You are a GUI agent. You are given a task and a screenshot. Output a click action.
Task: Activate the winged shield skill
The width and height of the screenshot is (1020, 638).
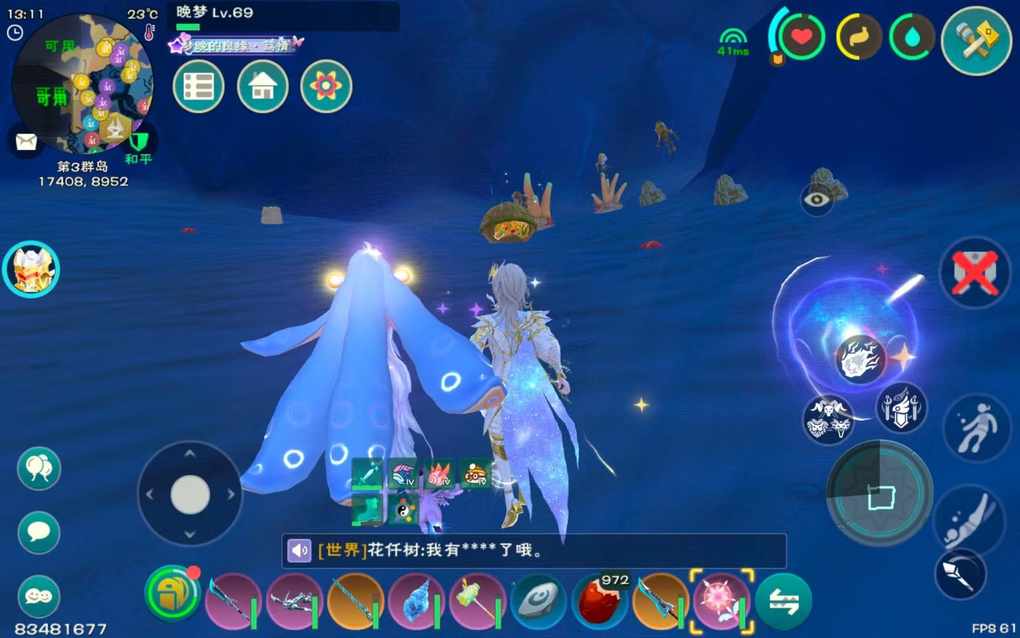coord(901,408)
